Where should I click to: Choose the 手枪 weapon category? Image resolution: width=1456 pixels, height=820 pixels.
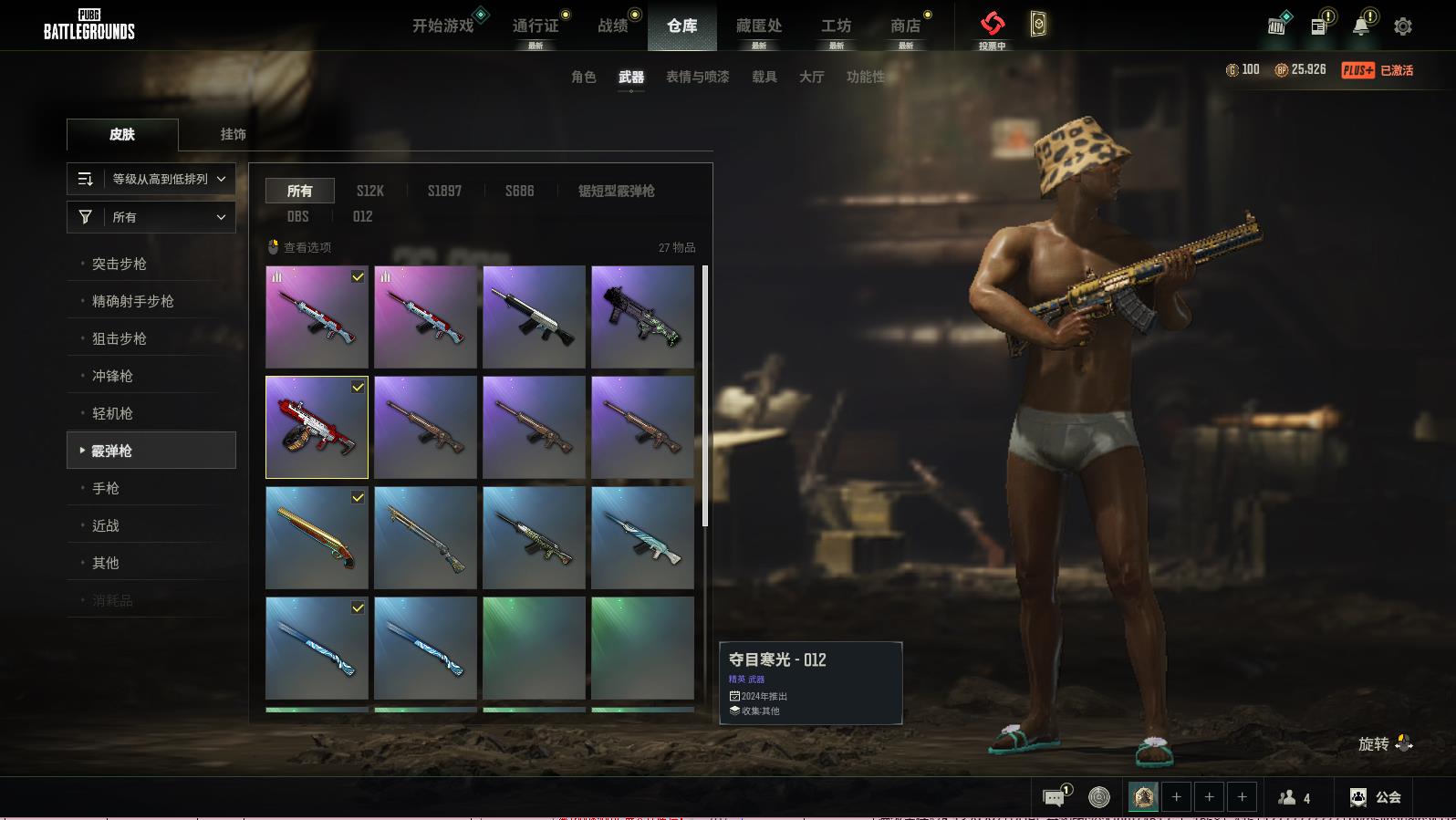106,488
